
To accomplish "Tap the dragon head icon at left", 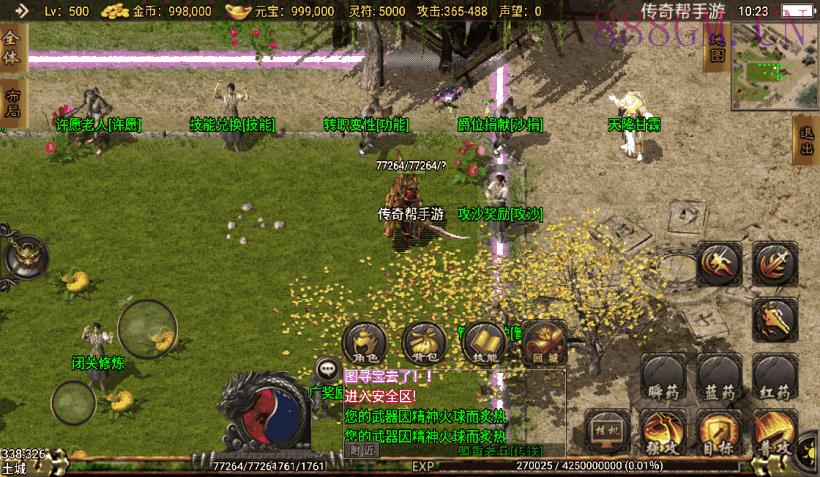I will [24, 257].
